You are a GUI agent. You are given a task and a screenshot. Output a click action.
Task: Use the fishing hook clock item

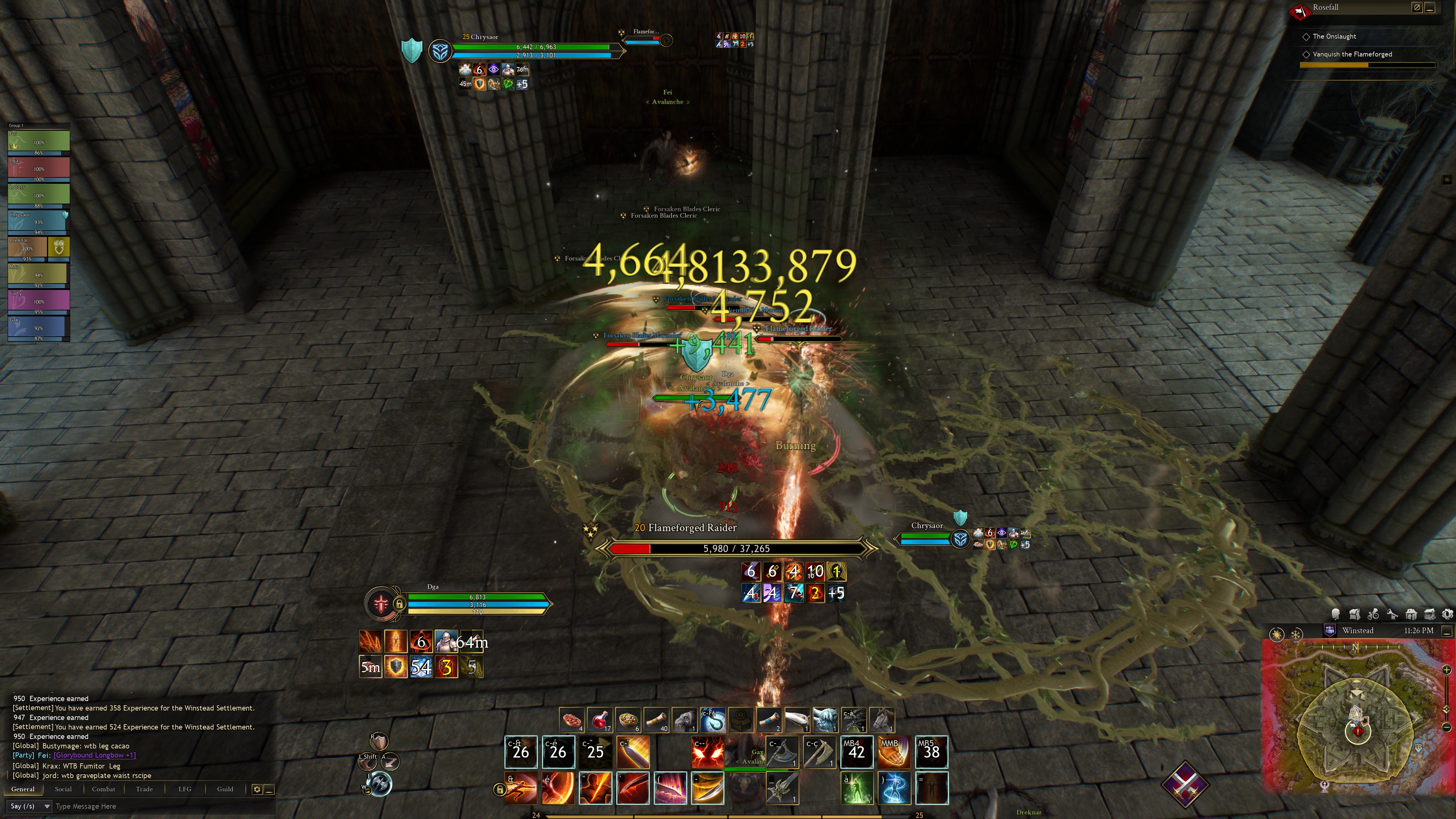pos(712,720)
